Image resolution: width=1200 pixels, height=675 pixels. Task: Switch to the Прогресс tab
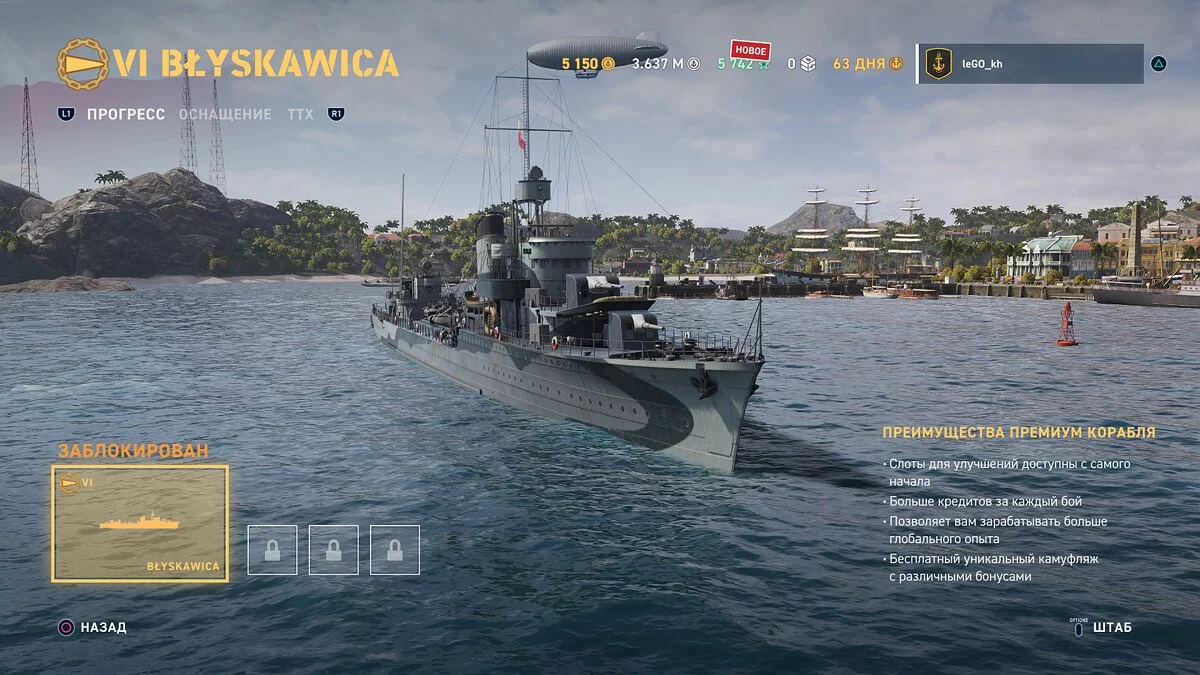click(125, 114)
